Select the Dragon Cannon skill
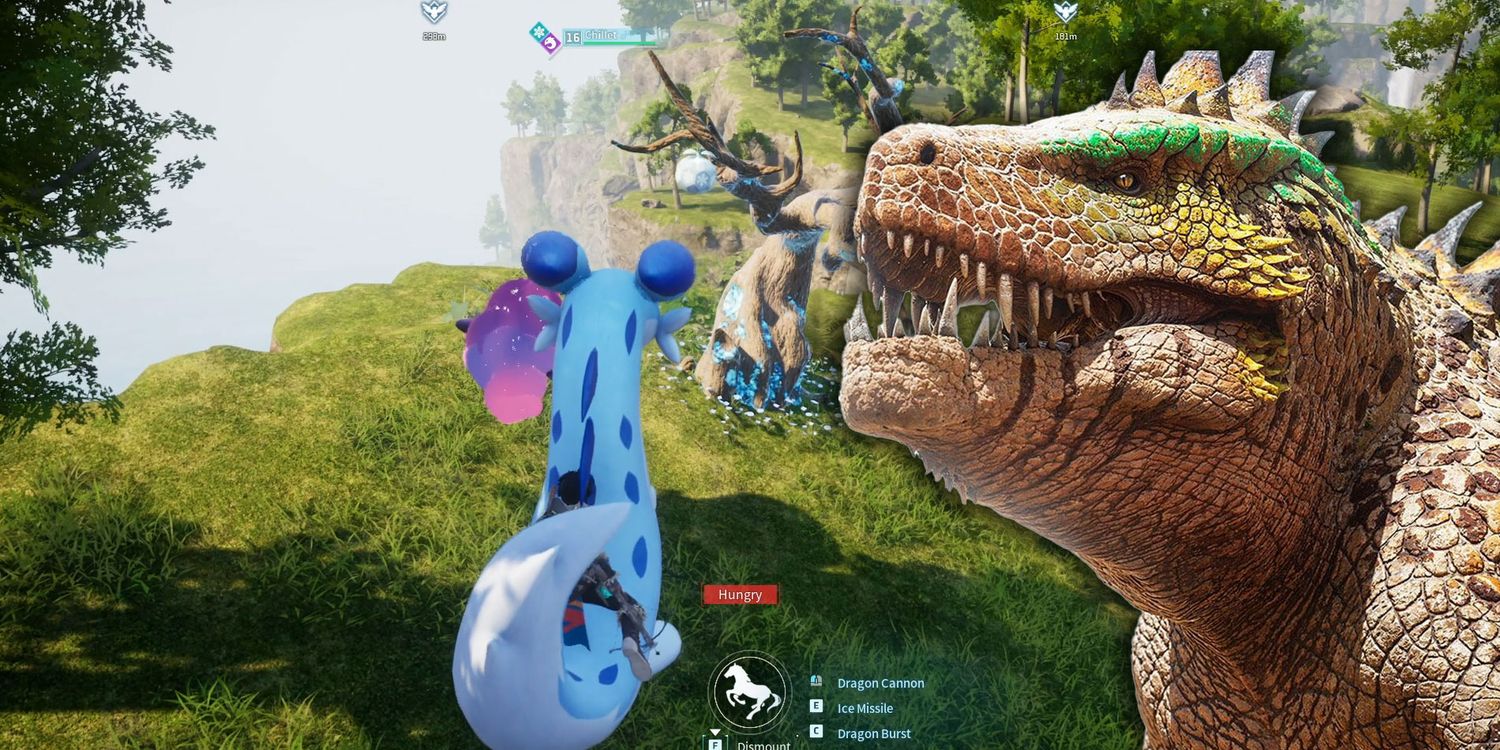The width and height of the screenshot is (1500, 750). [x=880, y=683]
